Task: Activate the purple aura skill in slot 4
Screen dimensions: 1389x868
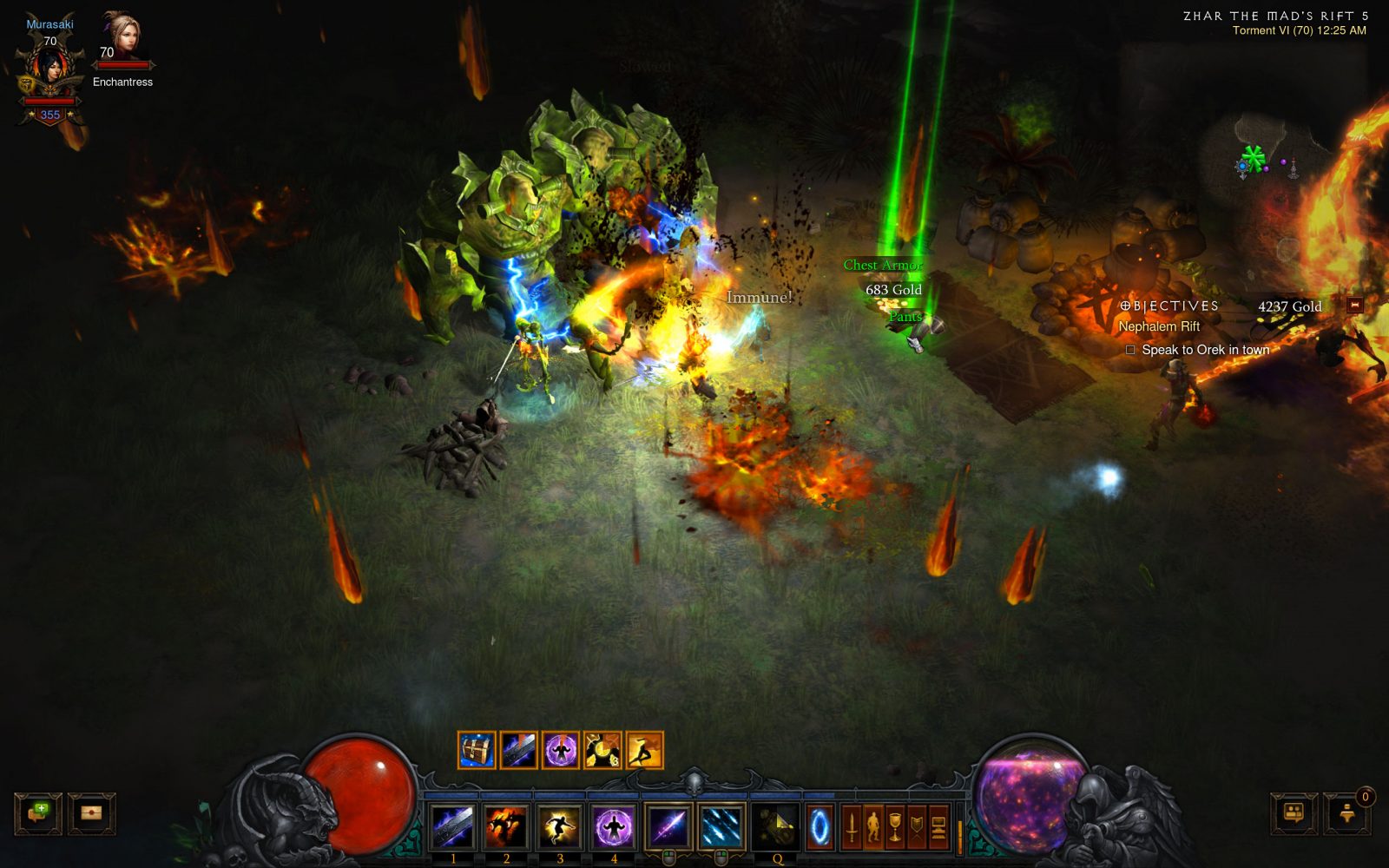Action: coord(614,825)
